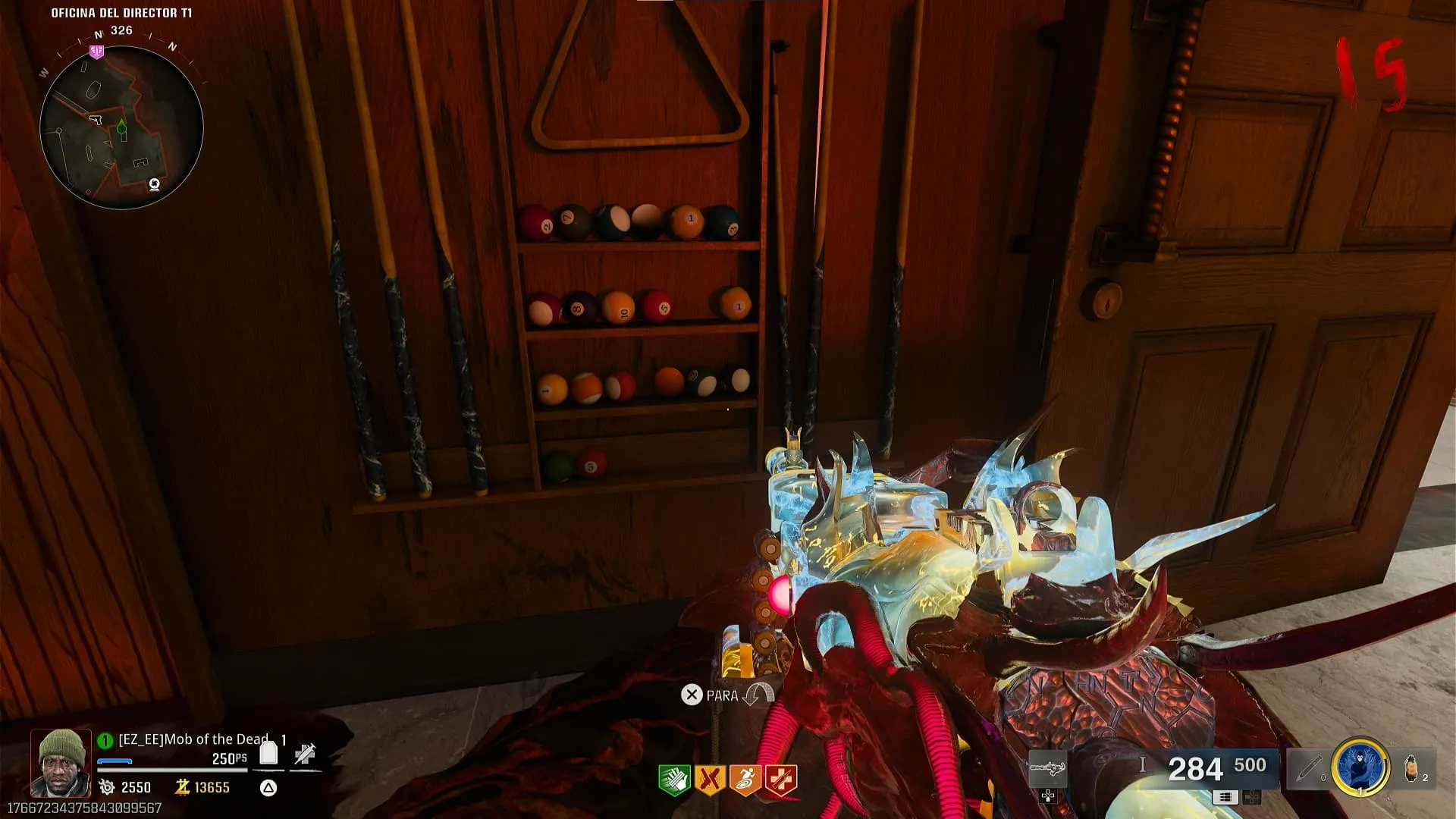
Task: Click the syringe self-revive icon
Action: pos(305,753)
